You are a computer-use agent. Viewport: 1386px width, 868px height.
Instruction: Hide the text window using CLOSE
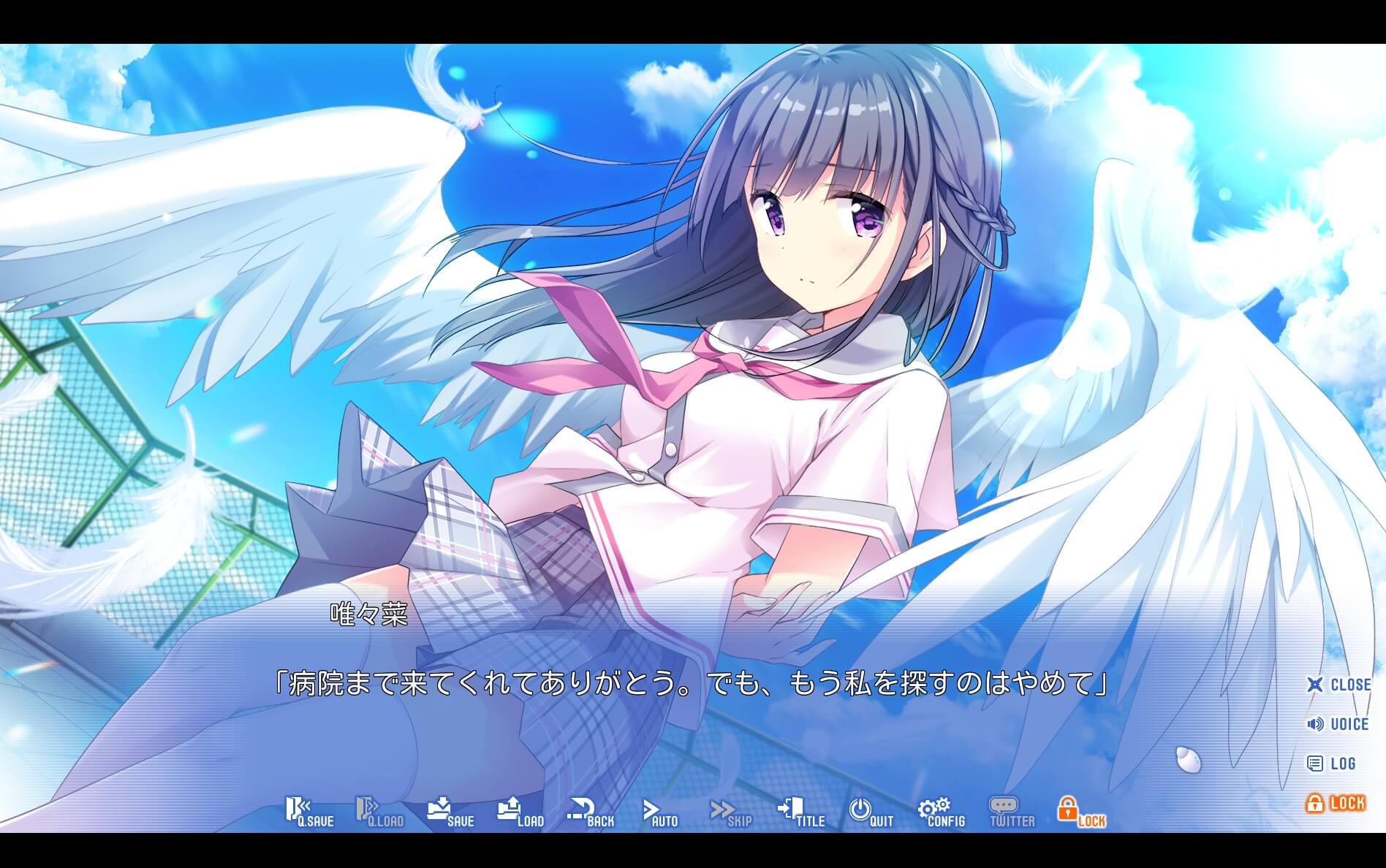pyautogui.click(x=1341, y=685)
